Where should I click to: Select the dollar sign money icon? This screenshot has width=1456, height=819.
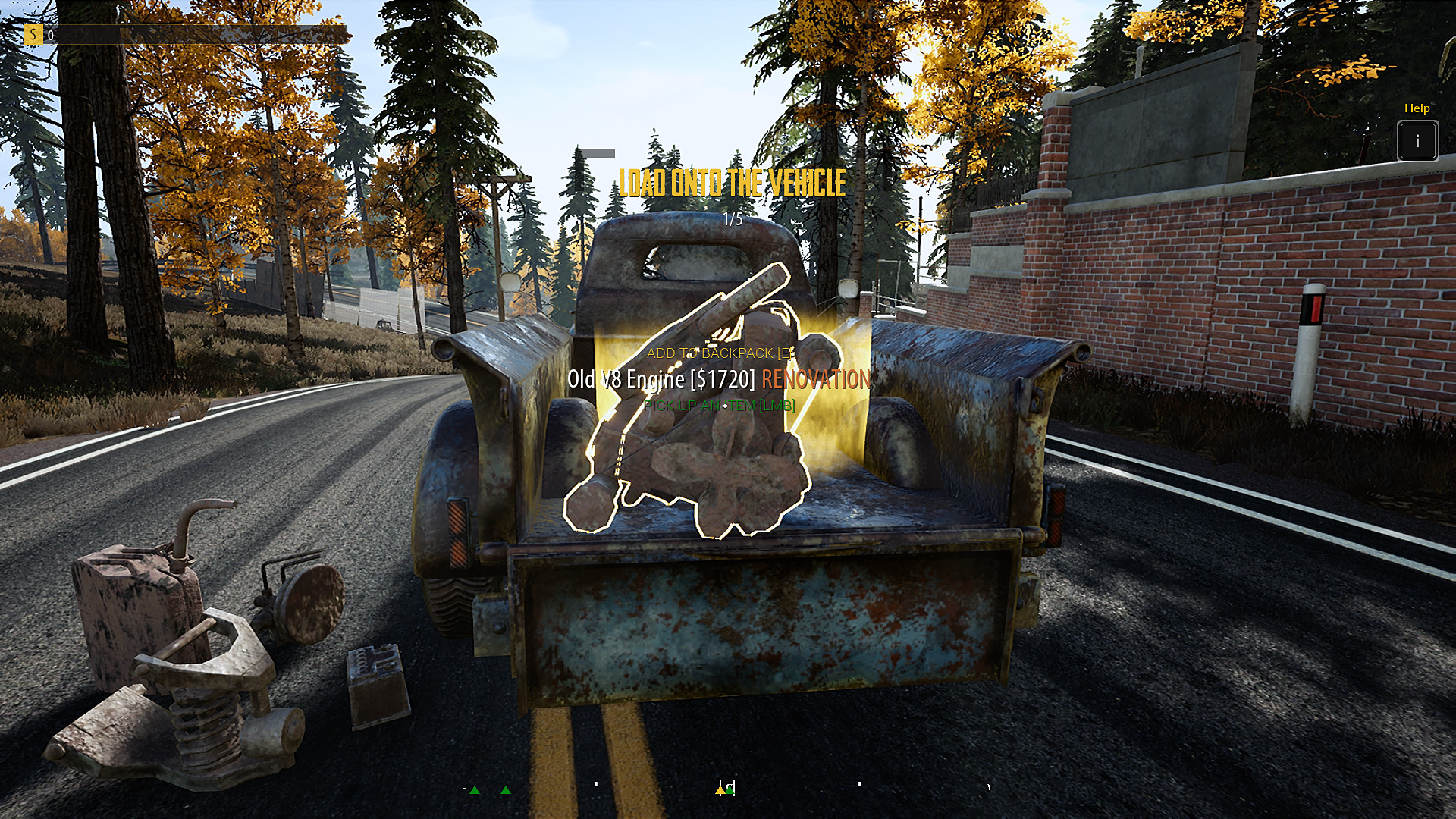tap(35, 33)
